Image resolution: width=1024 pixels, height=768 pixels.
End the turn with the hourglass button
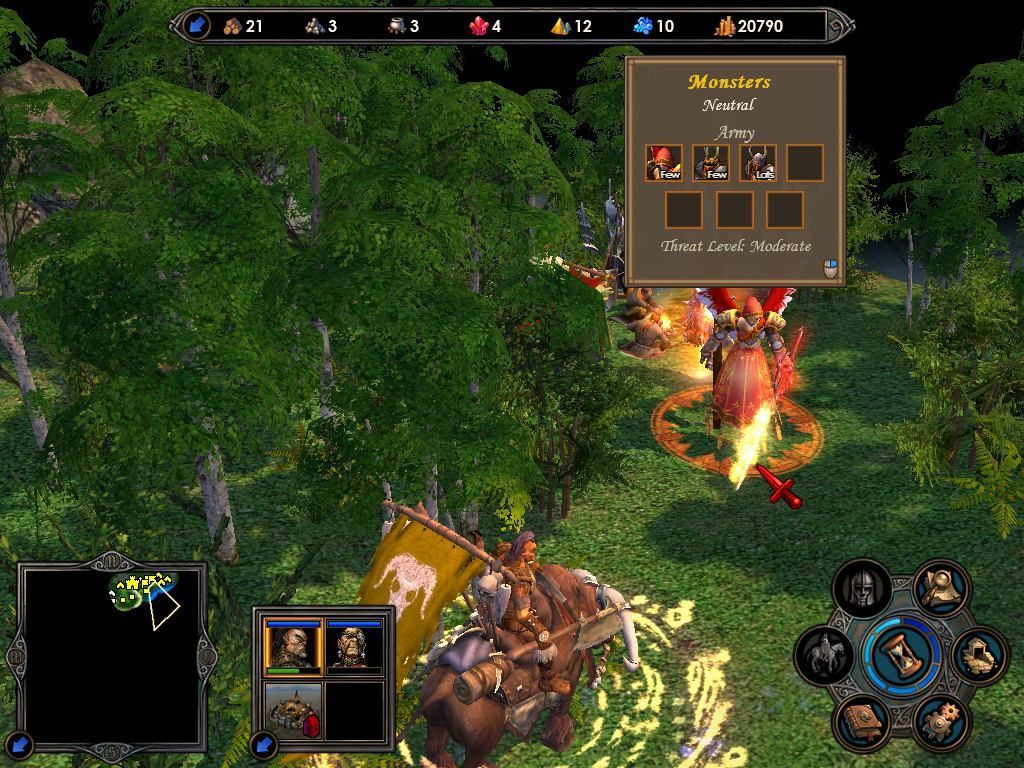tap(903, 656)
